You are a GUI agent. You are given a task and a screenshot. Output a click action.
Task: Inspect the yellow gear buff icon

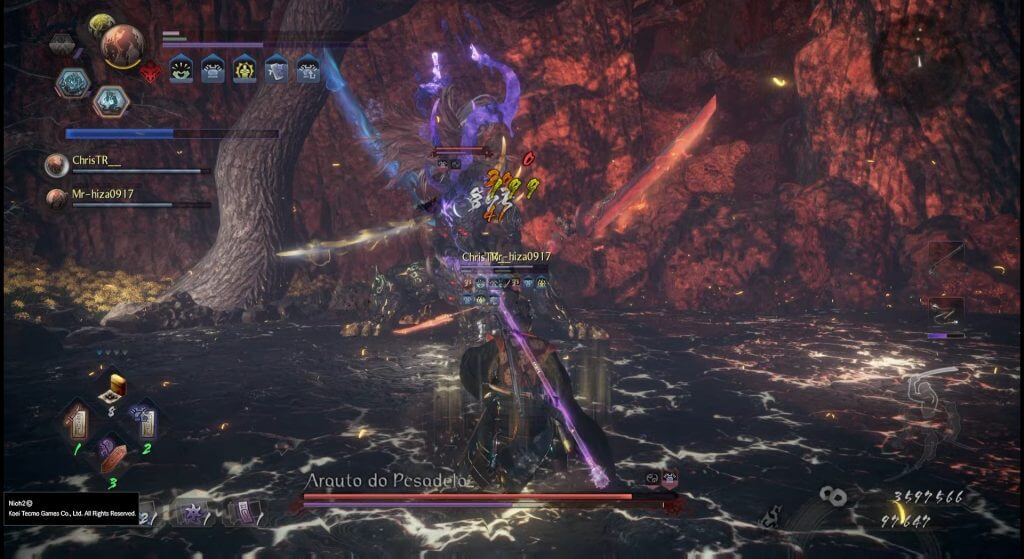point(244,68)
